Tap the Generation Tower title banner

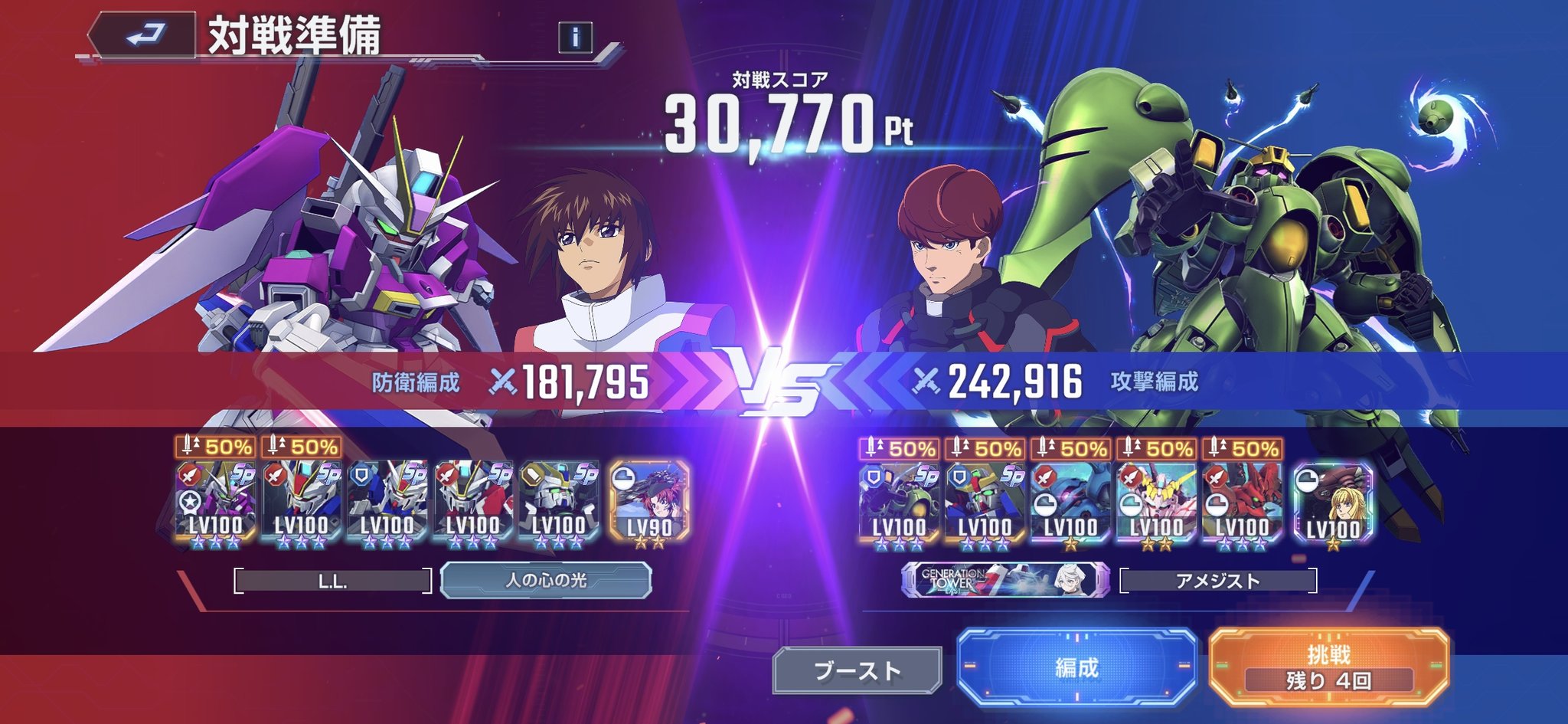point(1005,581)
